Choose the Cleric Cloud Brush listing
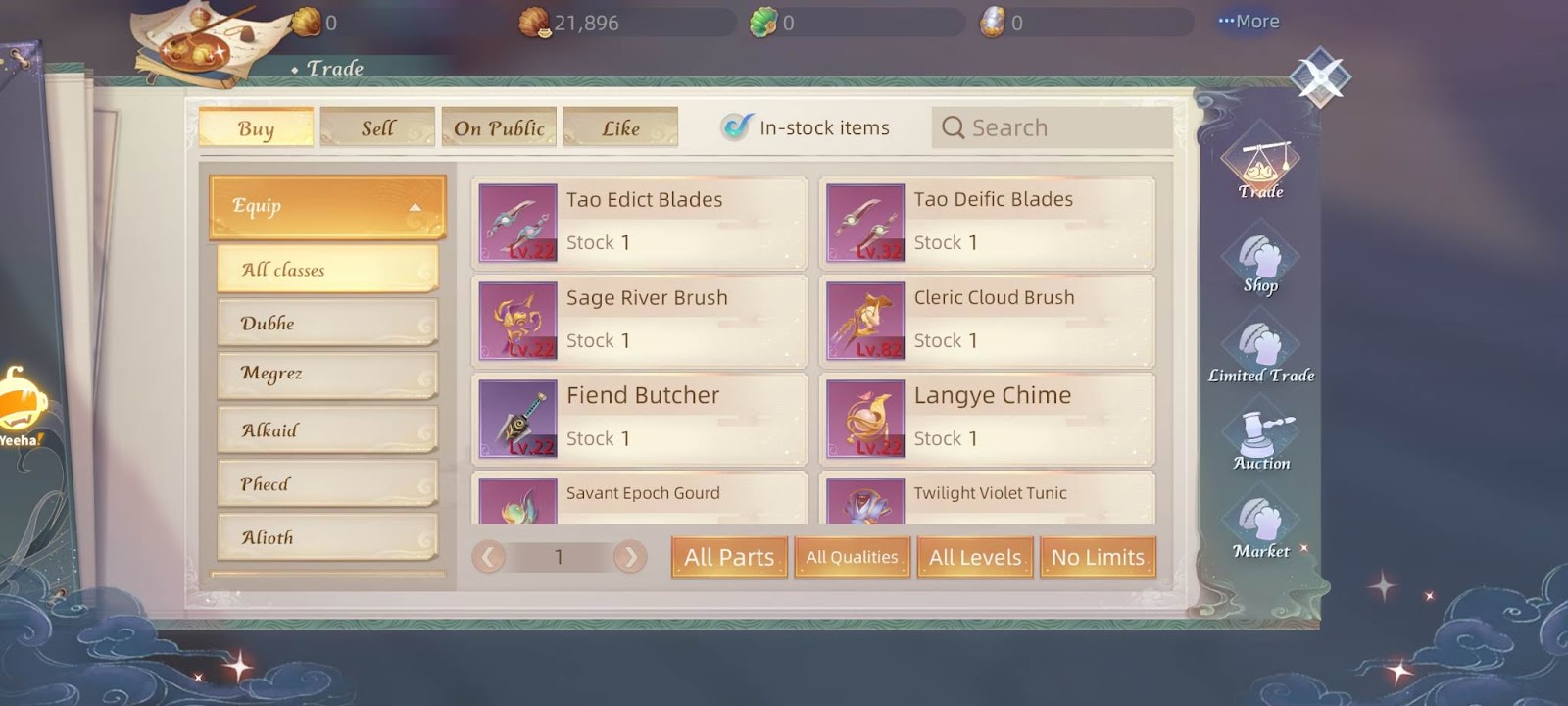The height and width of the screenshot is (706, 1568). (x=988, y=321)
